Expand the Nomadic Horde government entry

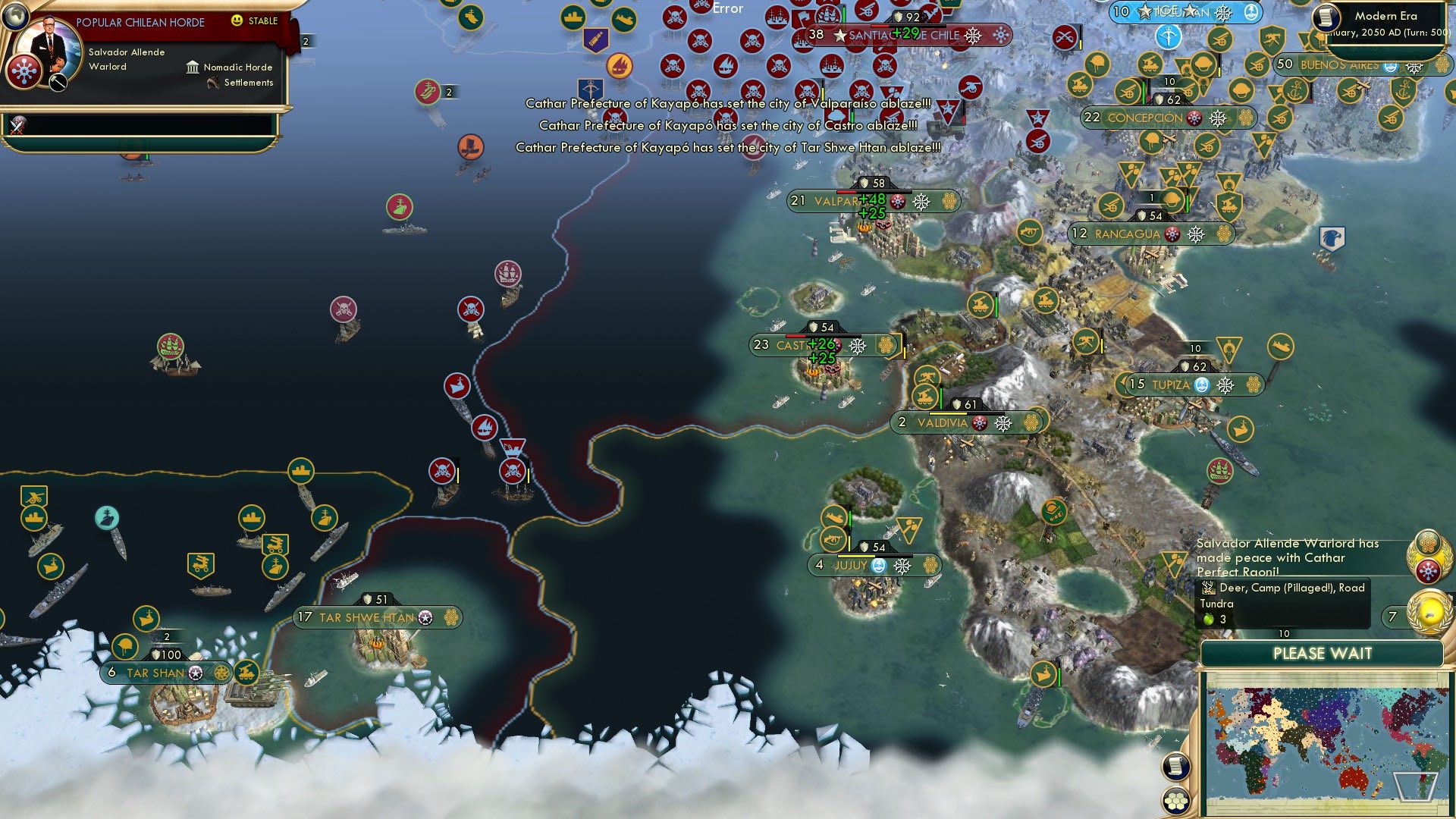point(229,67)
